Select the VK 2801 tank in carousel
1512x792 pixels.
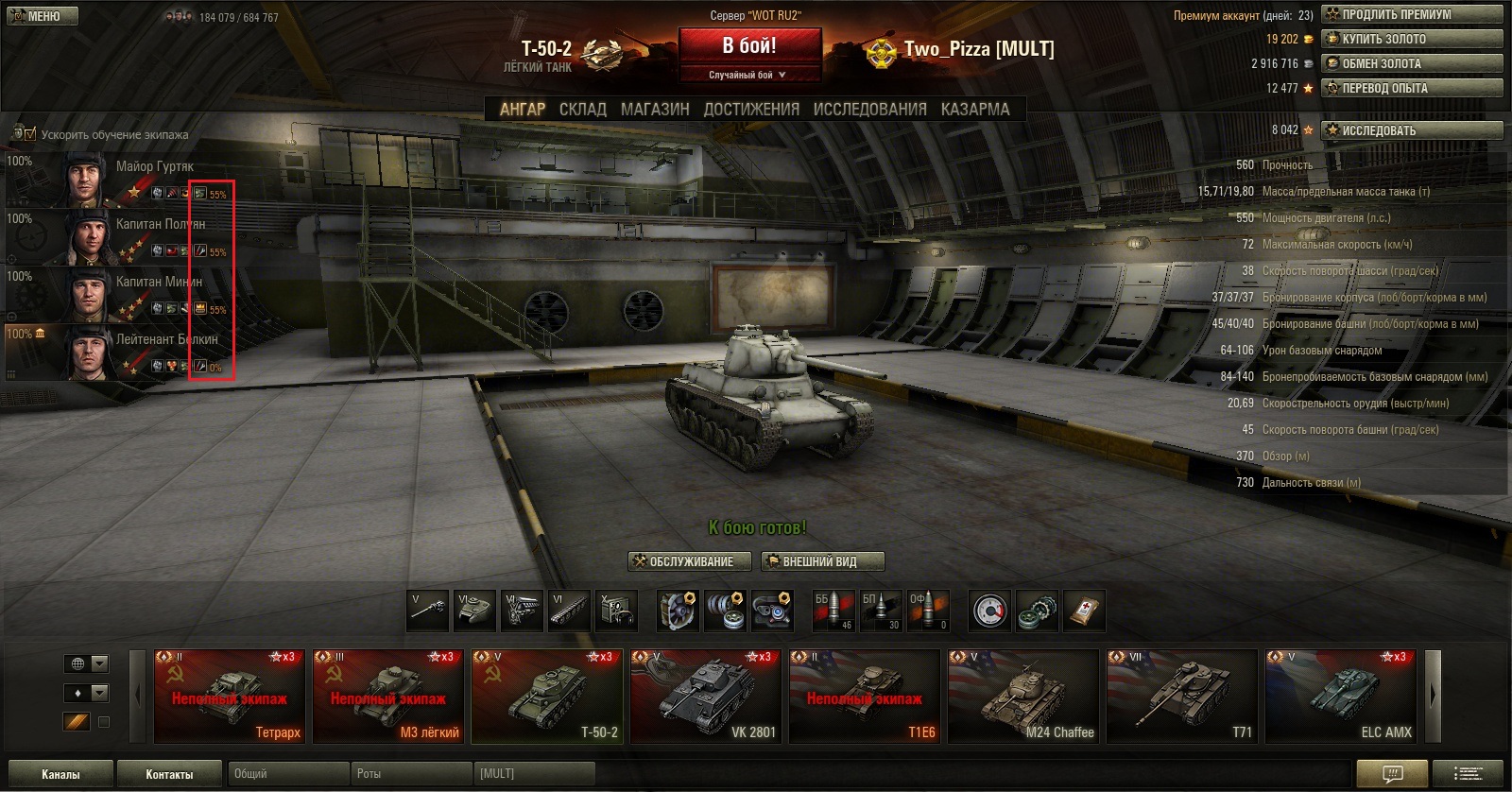tap(706, 696)
